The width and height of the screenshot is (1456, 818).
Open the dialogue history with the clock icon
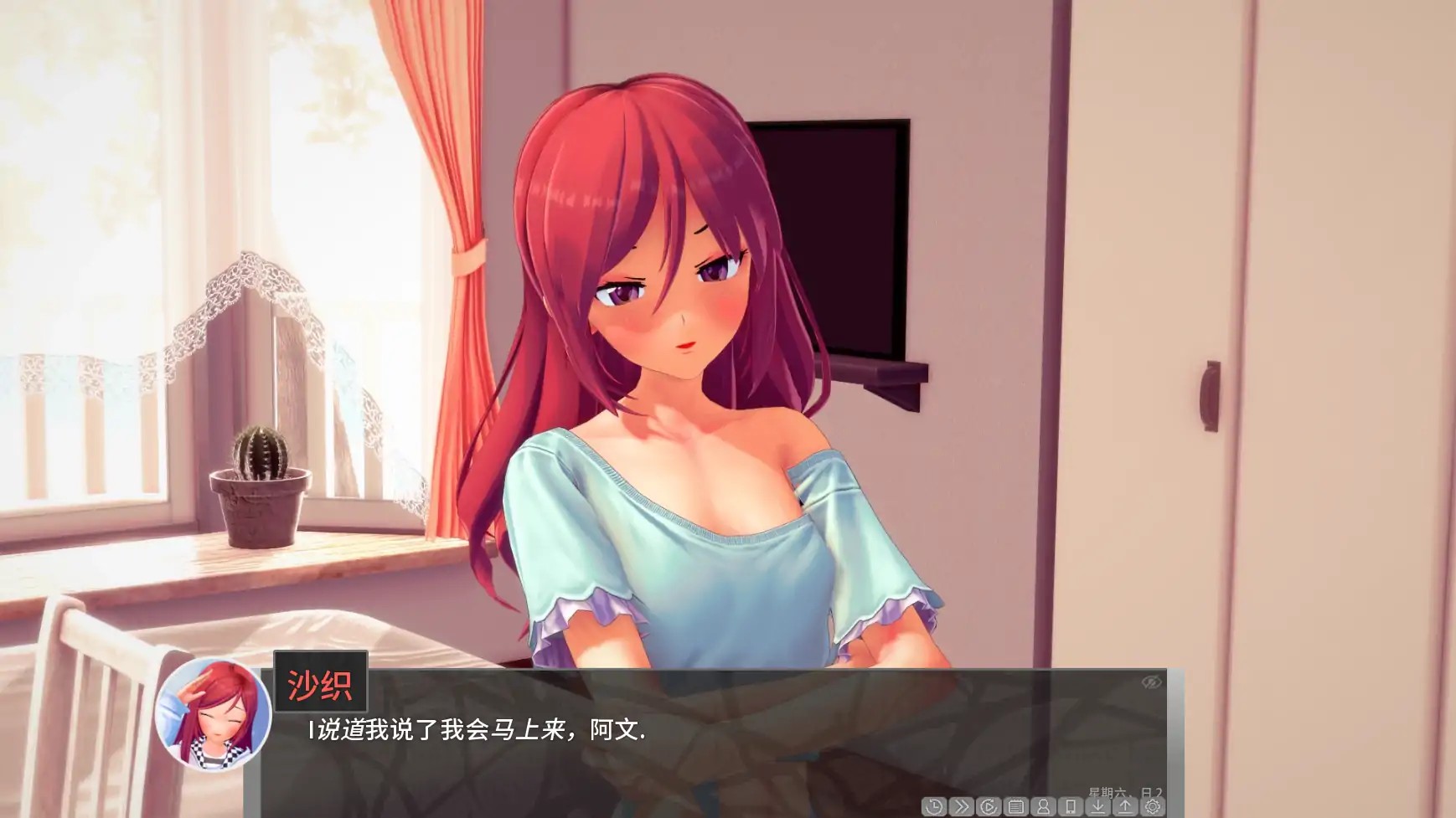pos(934,805)
